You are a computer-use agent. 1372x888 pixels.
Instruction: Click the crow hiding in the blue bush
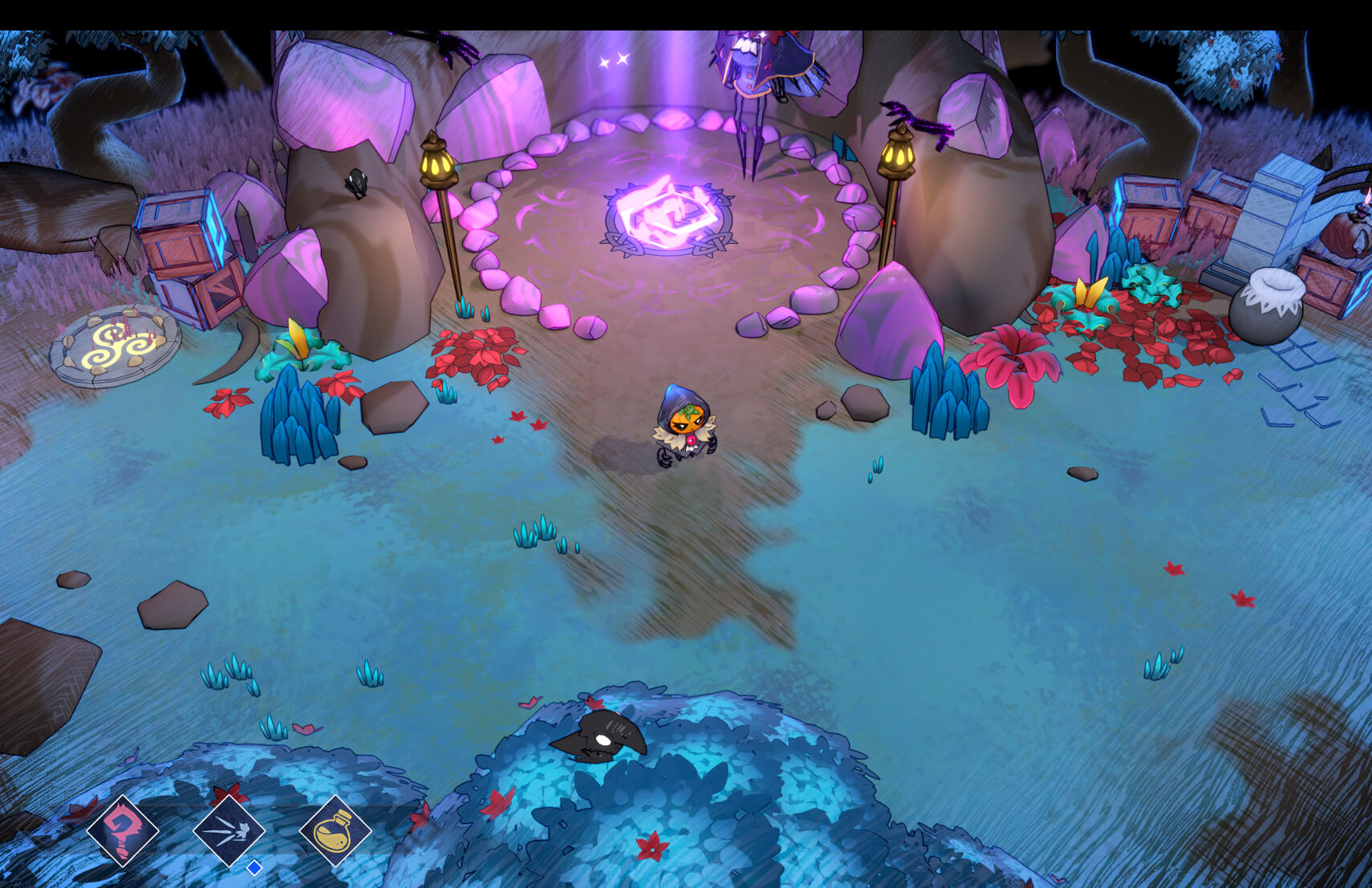[x=603, y=734]
